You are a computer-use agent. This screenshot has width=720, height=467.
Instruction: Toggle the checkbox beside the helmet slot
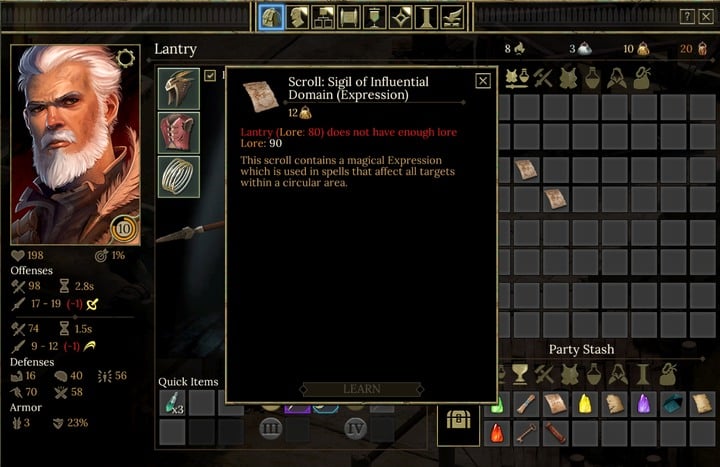pos(210,75)
